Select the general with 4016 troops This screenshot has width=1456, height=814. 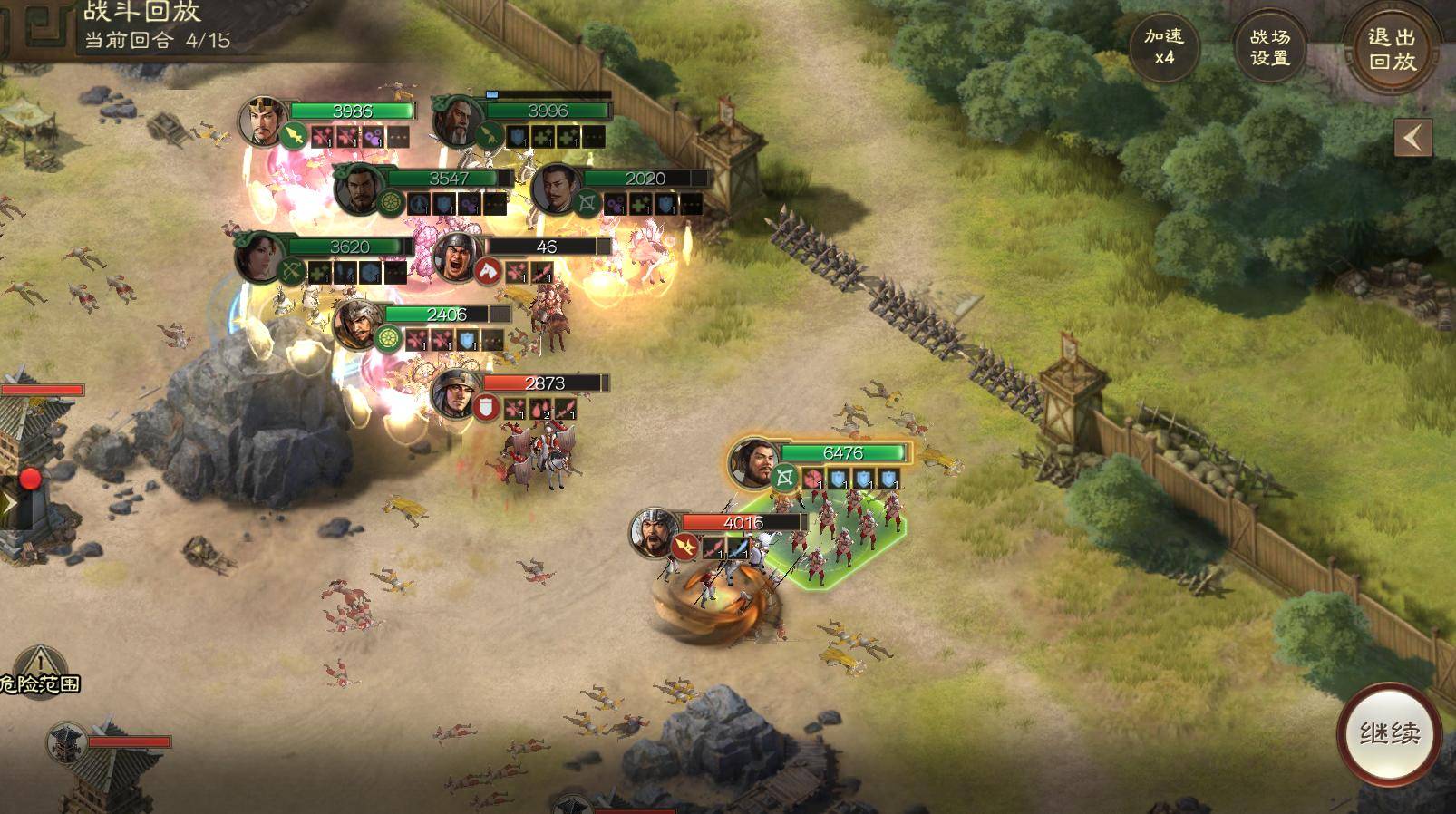point(655,532)
